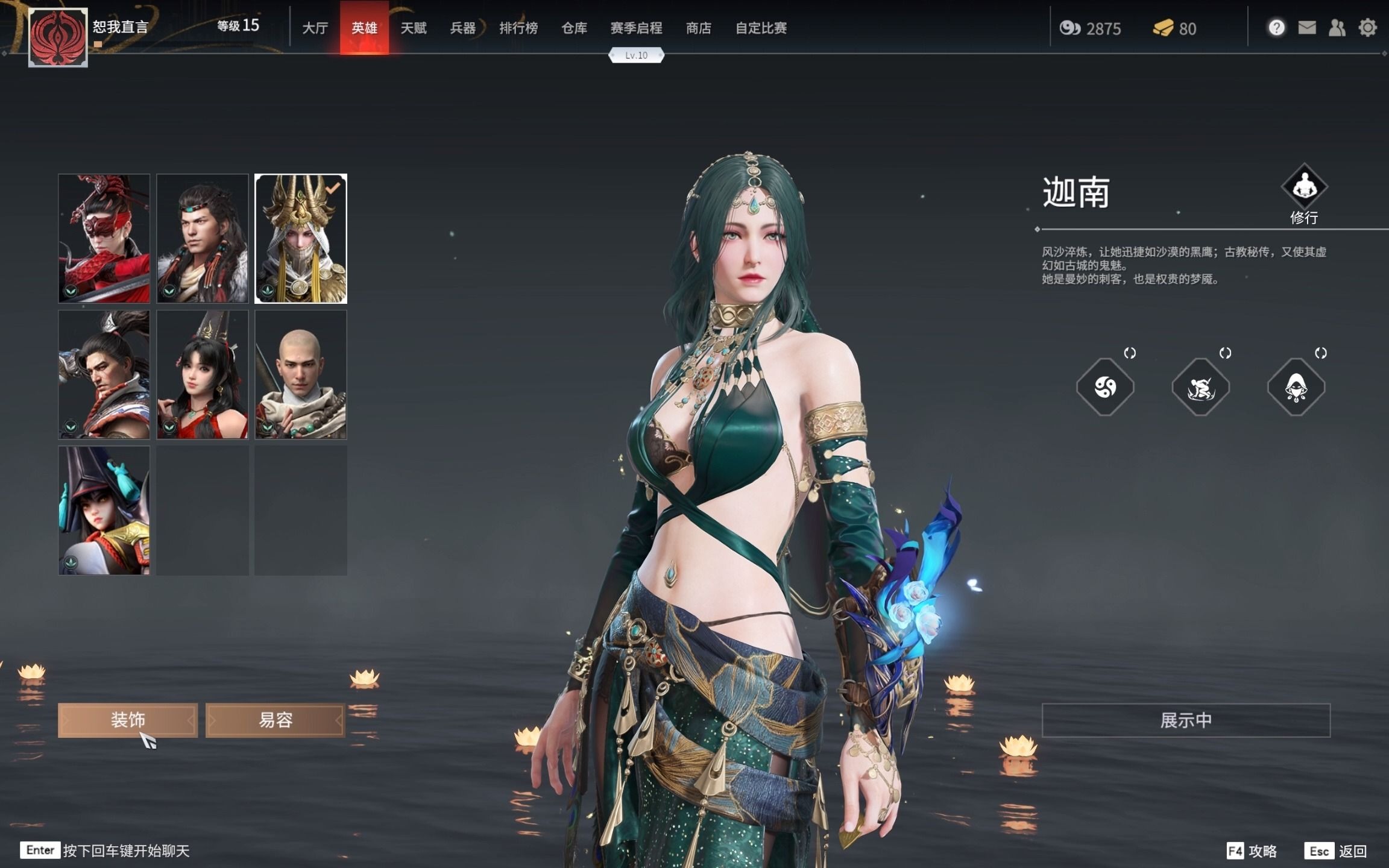Viewport: 1389px width, 868px height.
Task: Click the 装饰 decoration button
Action: click(x=128, y=720)
